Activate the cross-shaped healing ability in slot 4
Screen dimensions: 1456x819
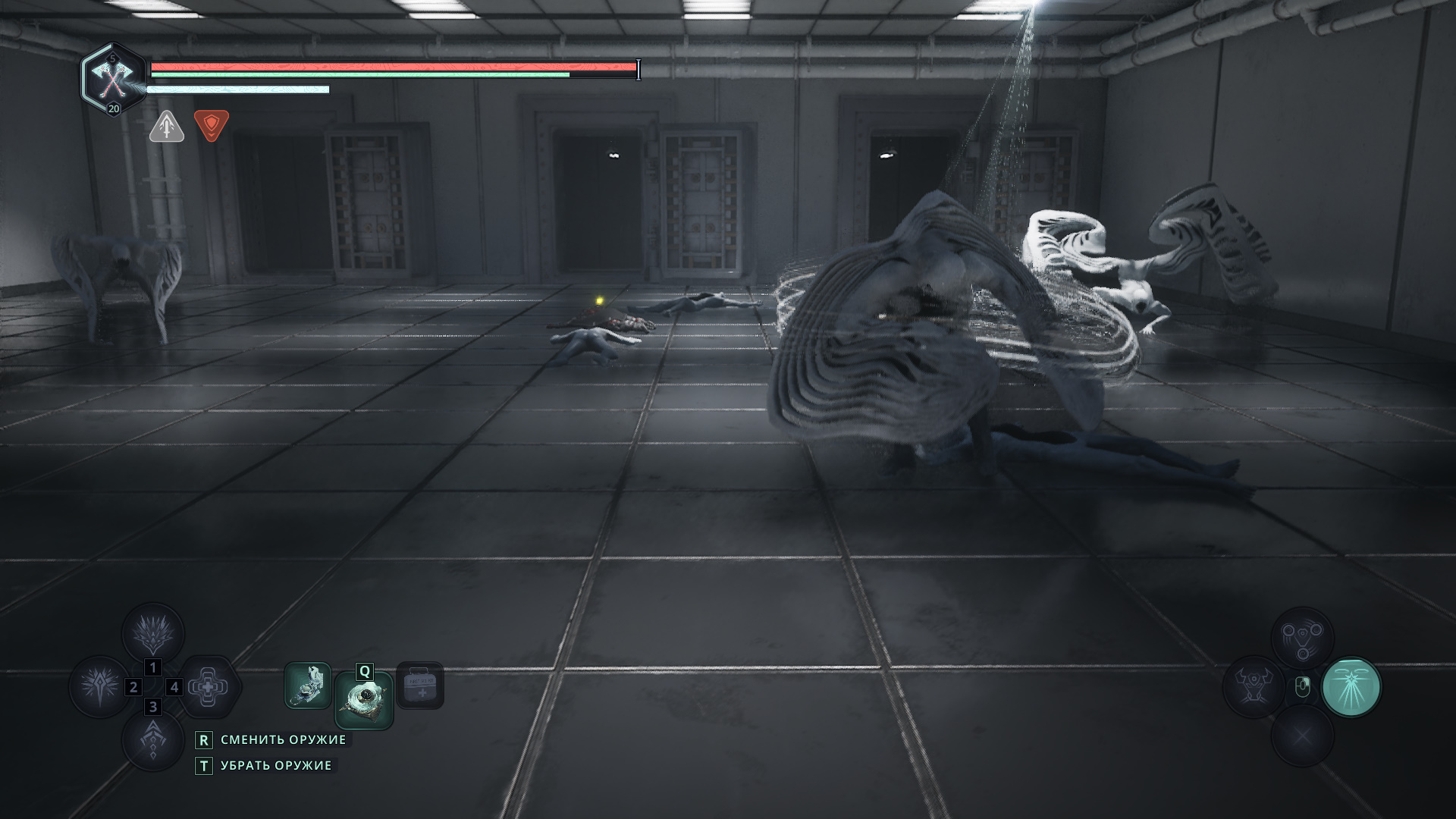208,687
